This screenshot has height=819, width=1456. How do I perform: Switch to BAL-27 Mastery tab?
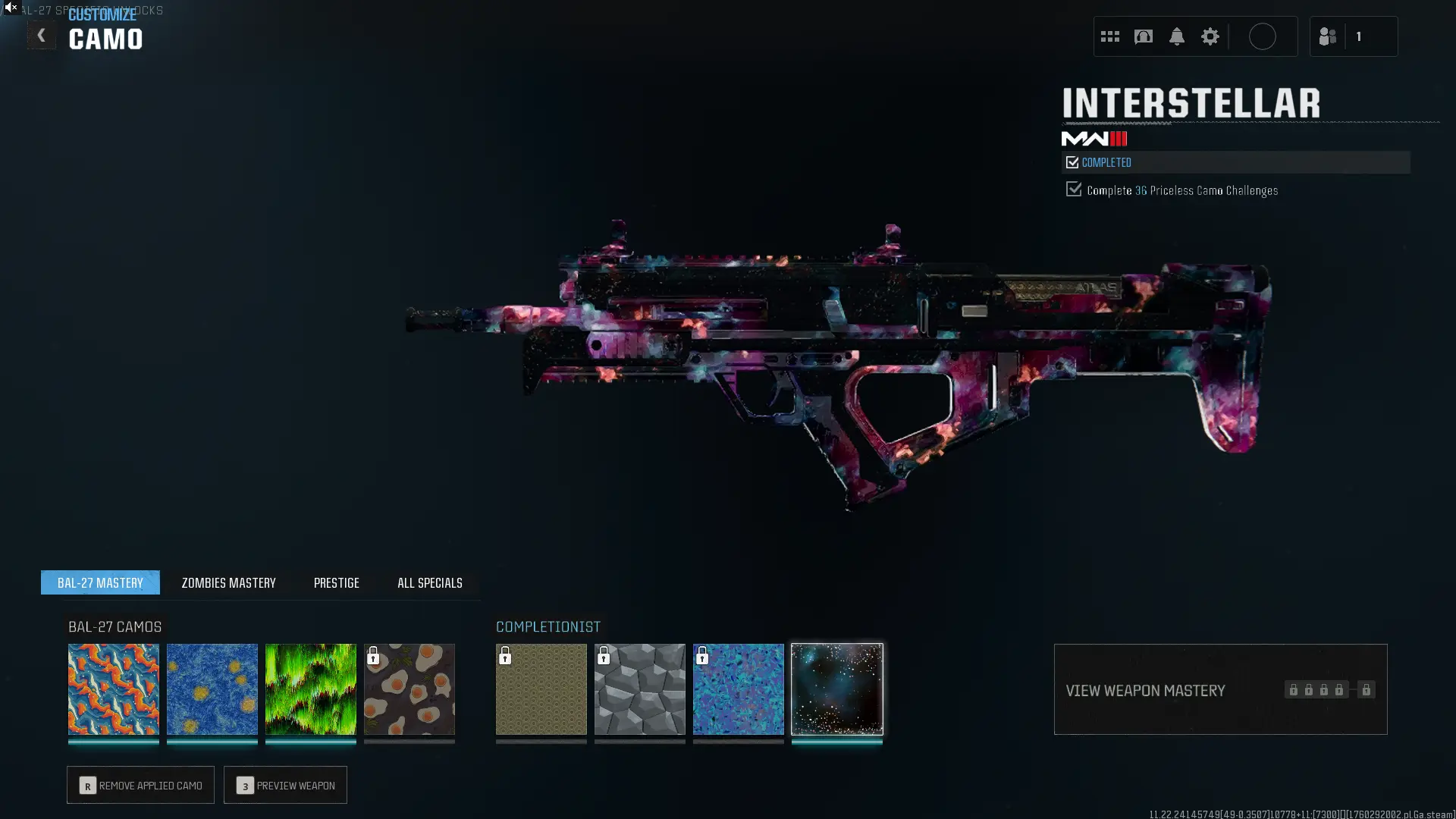tap(100, 582)
